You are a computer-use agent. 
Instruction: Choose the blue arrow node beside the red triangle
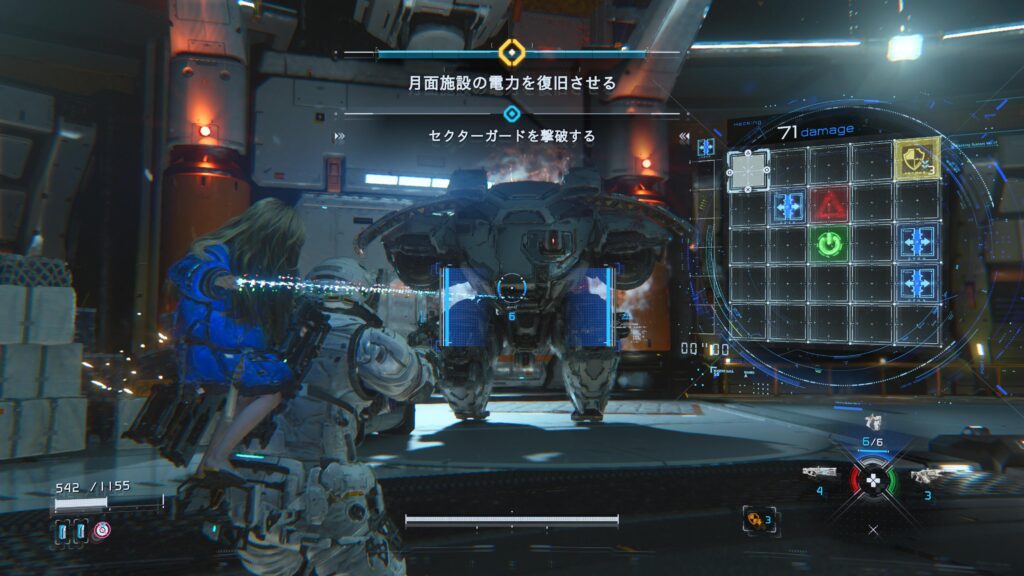pos(789,206)
